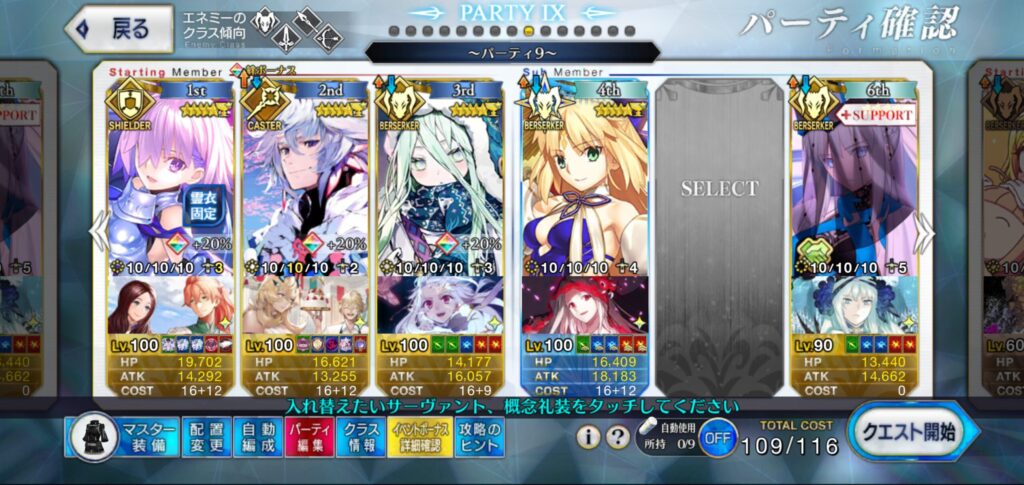This screenshot has width=1024, height=485.
Task: Go back with the 戻る button
Action: tap(114, 28)
